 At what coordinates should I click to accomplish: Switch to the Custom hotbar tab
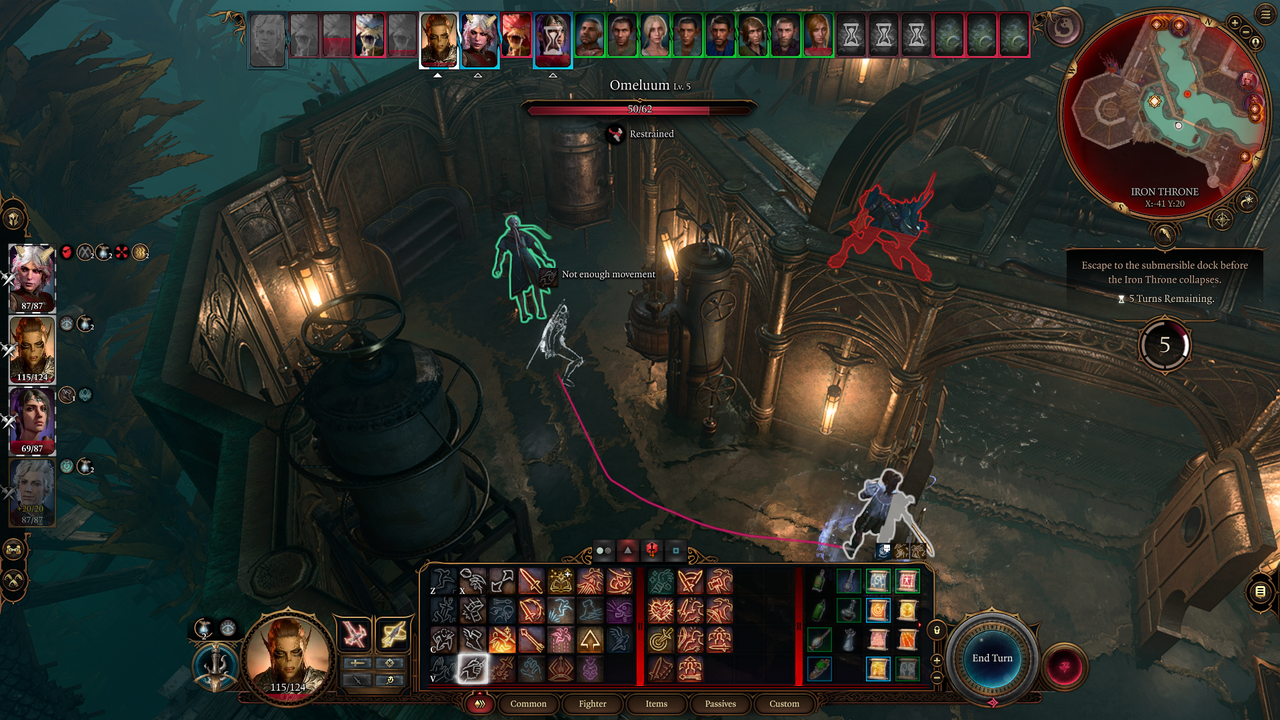click(784, 704)
